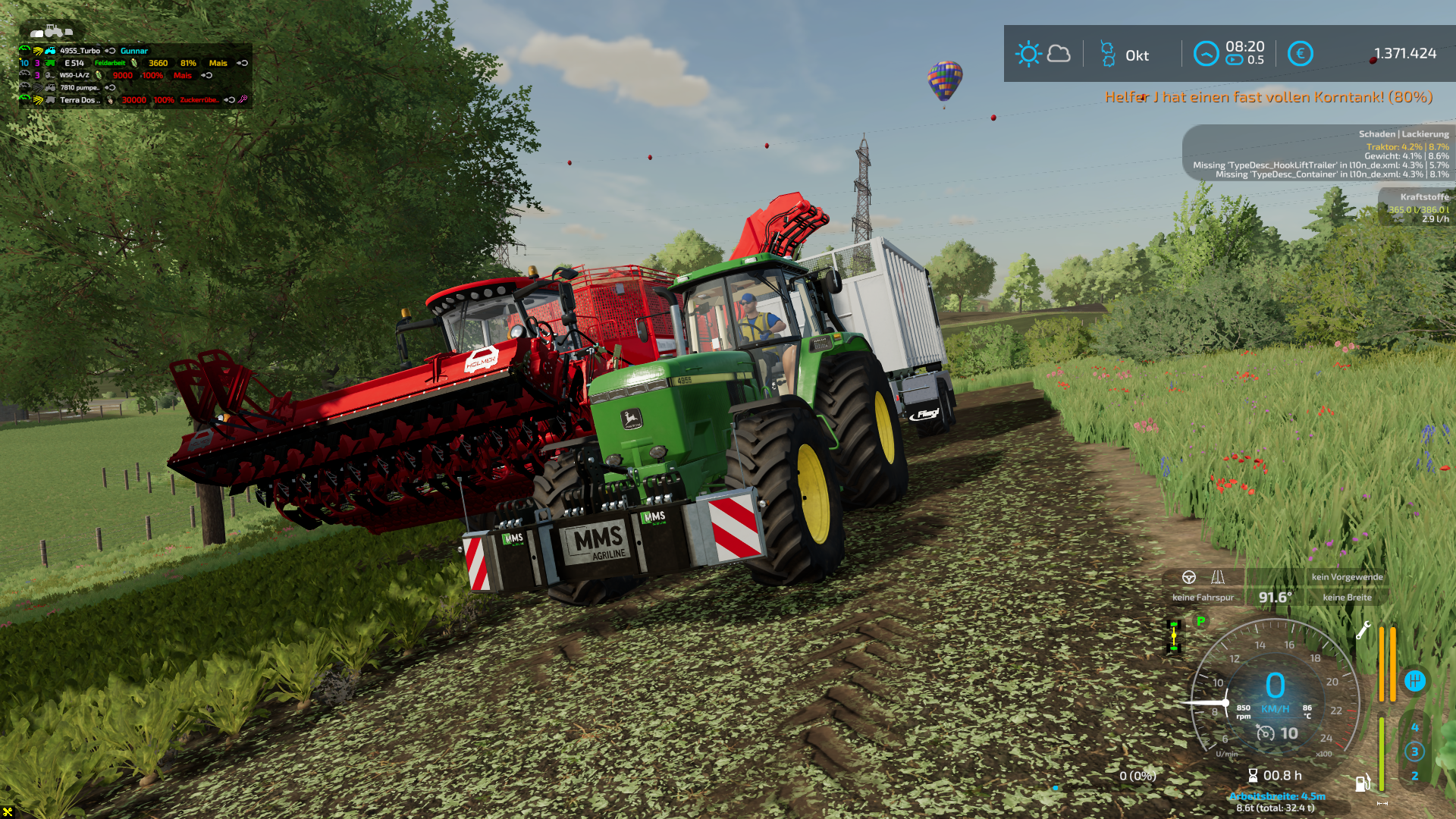Click the cruise control speed icon
This screenshot has height=819, width=1456.
[1266, 733]
